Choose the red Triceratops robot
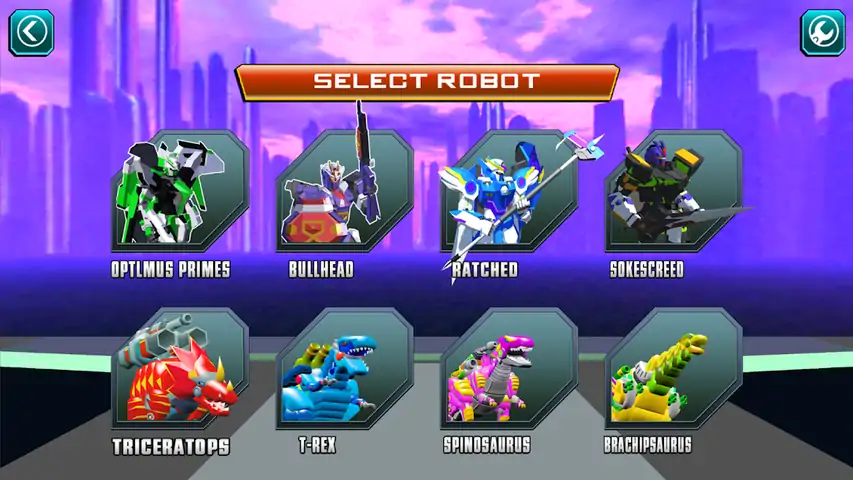Viewport: 853px width, 480px height. (x=180, y=372)
